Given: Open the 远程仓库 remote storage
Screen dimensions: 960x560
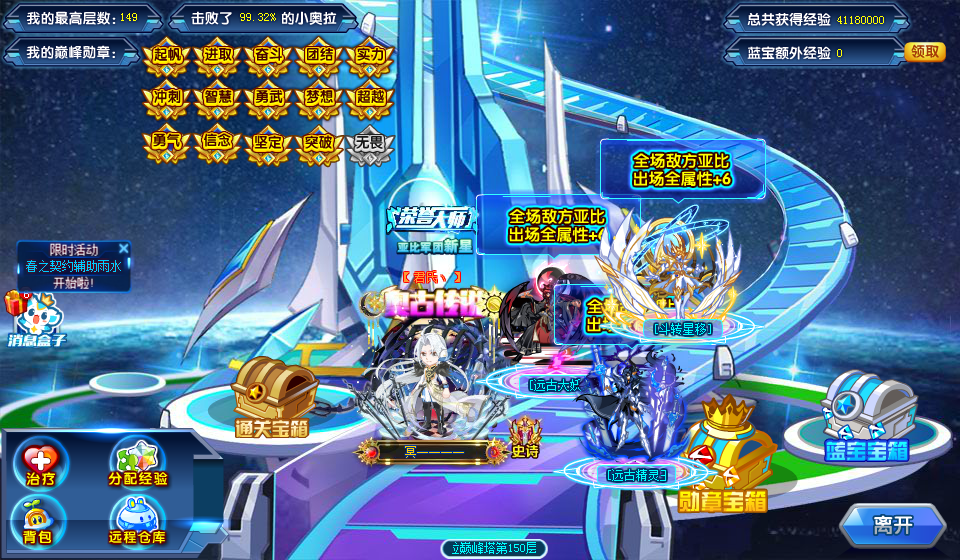Looking at the screenshot, I should (138, 520).
